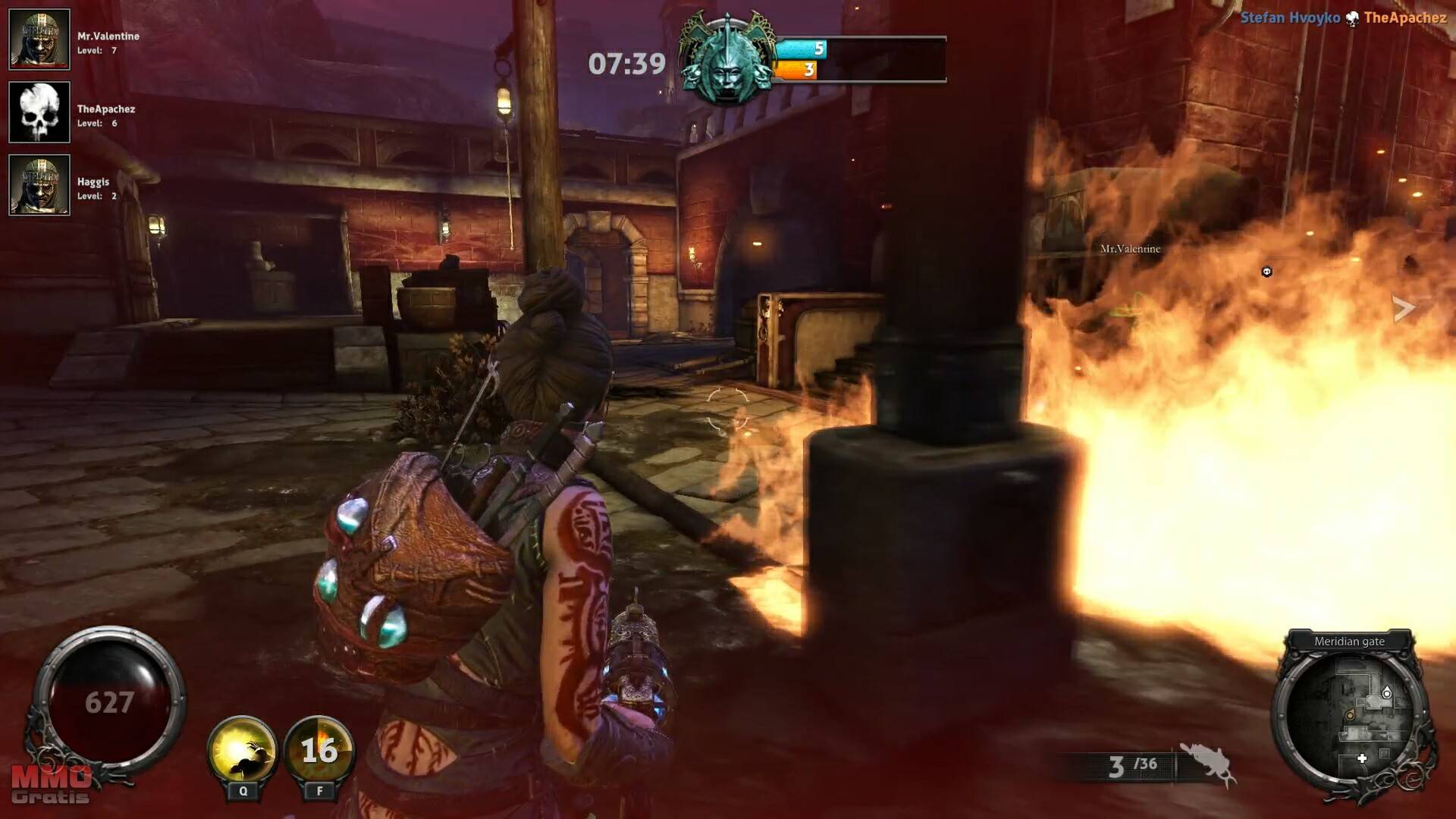The width and height of the screenshot is (1456, 819).
Task: Use the F ability showing 16
Action: click(319, 749)
